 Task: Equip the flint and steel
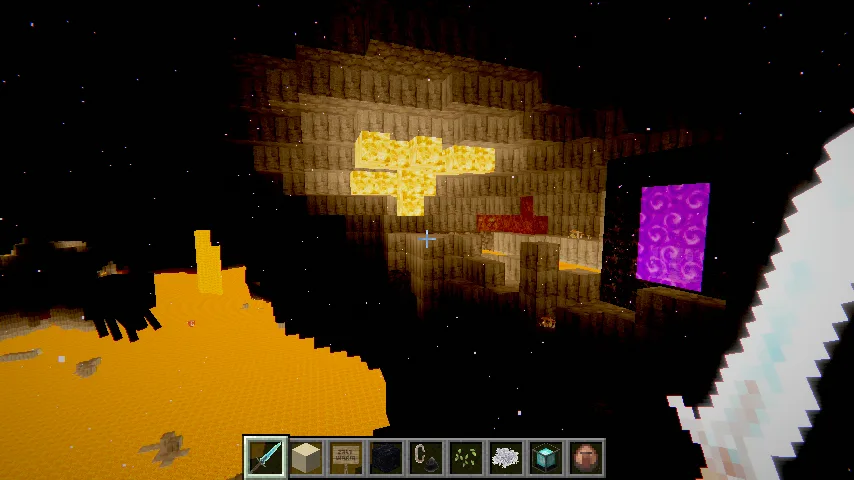(x=426, y=457)
